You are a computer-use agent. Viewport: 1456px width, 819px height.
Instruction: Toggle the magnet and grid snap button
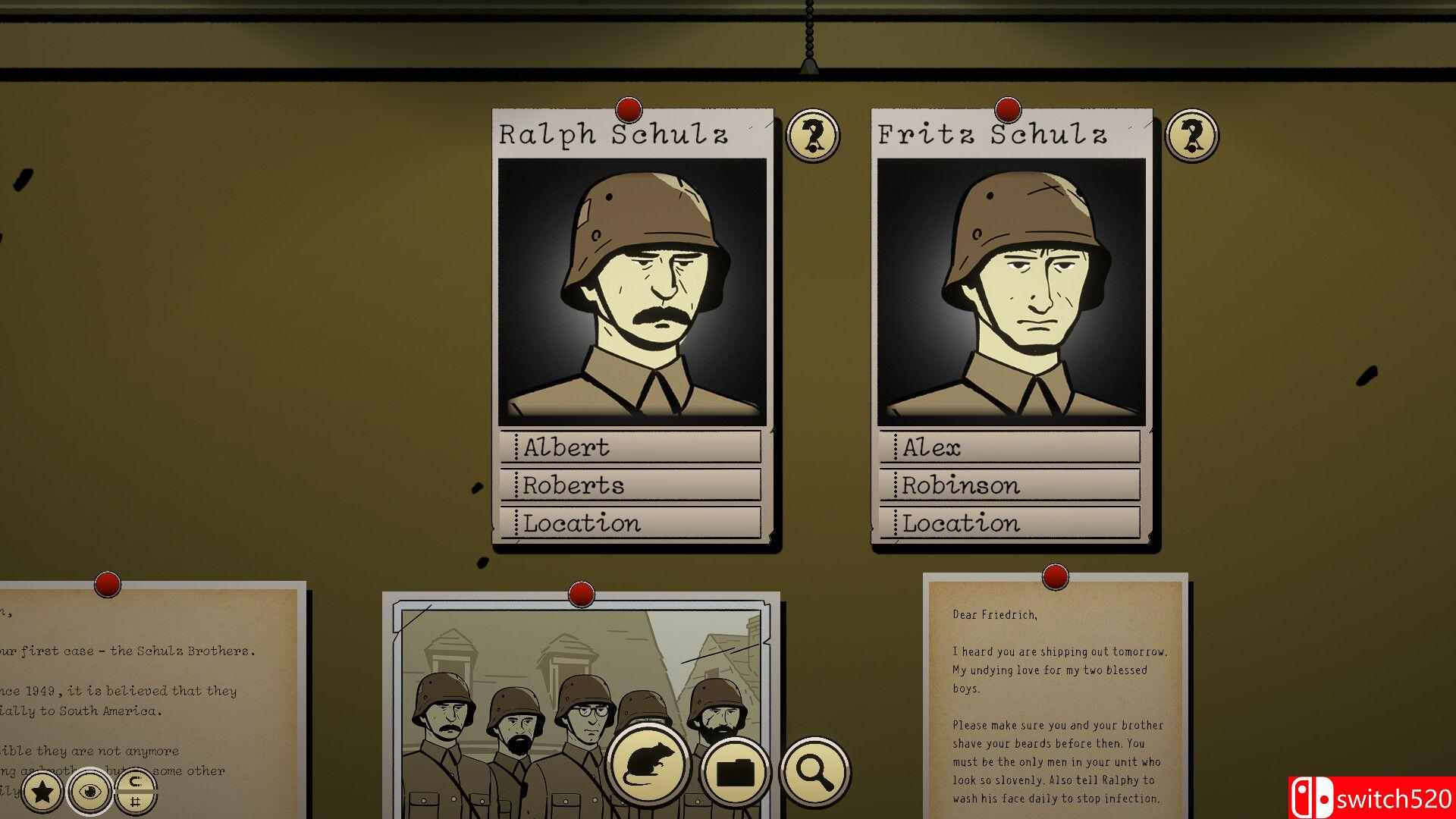click(135, 792)
